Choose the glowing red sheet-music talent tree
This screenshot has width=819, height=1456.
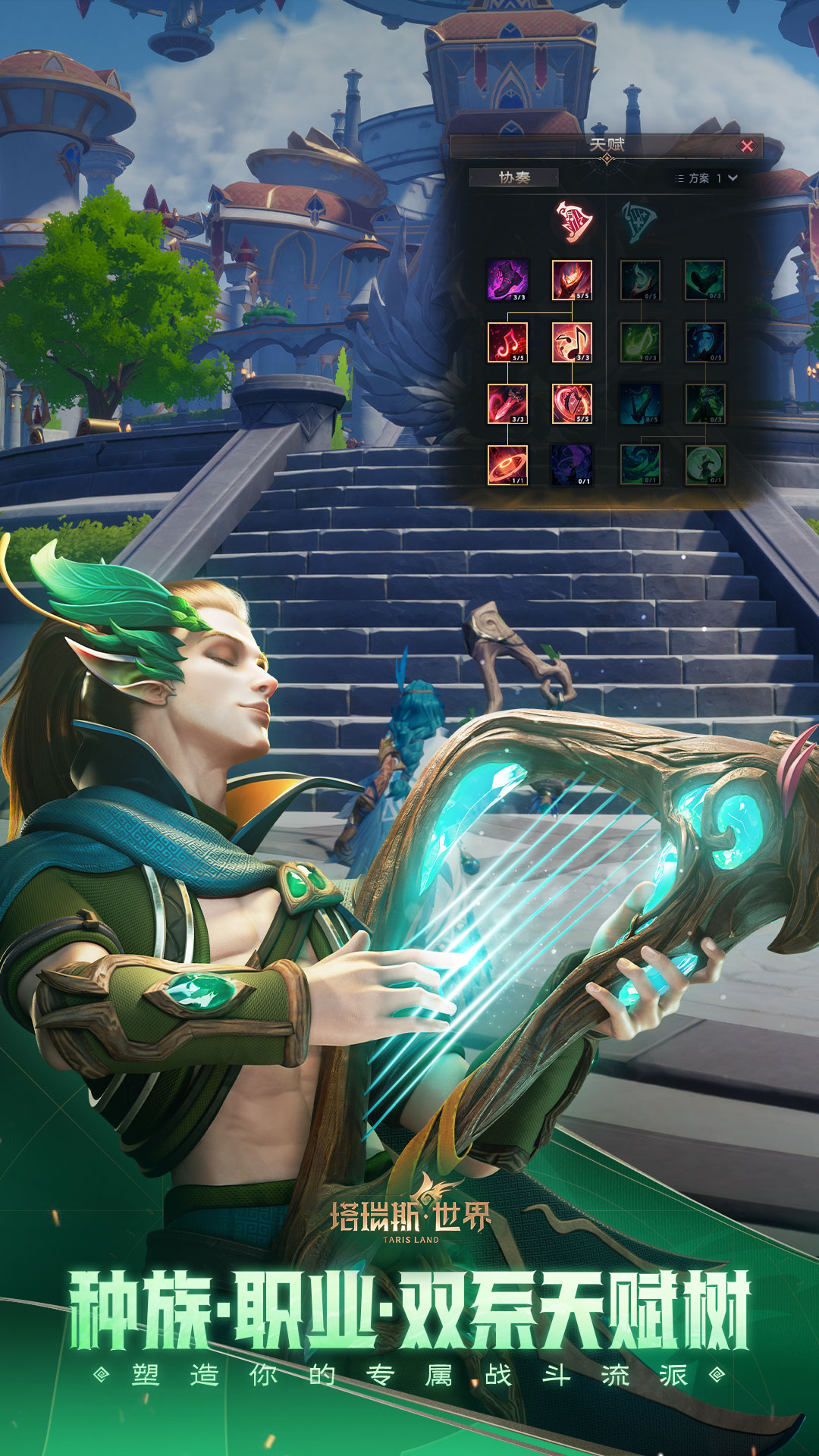573,221
